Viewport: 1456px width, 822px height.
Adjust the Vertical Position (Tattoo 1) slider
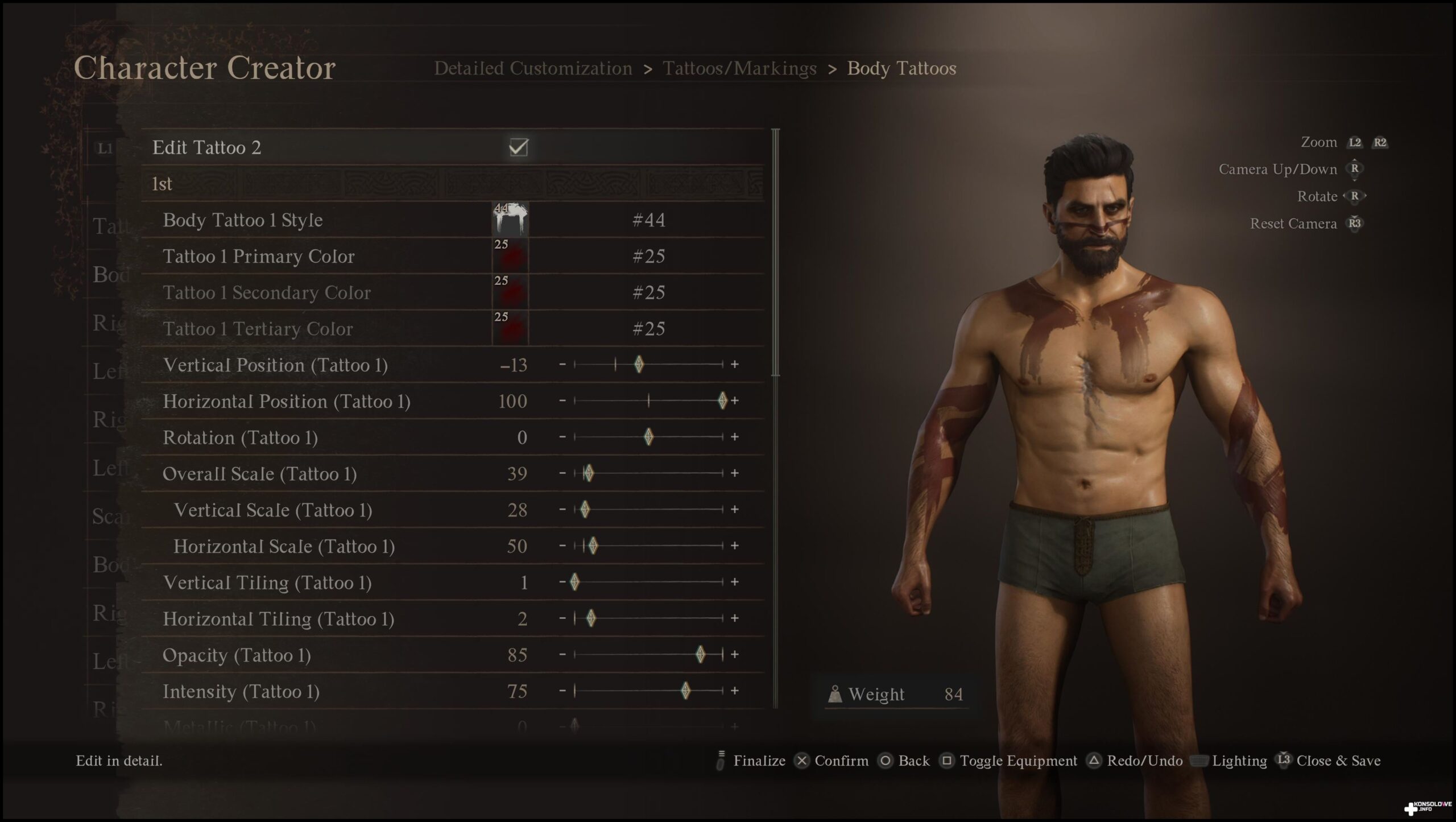(639, 364)
